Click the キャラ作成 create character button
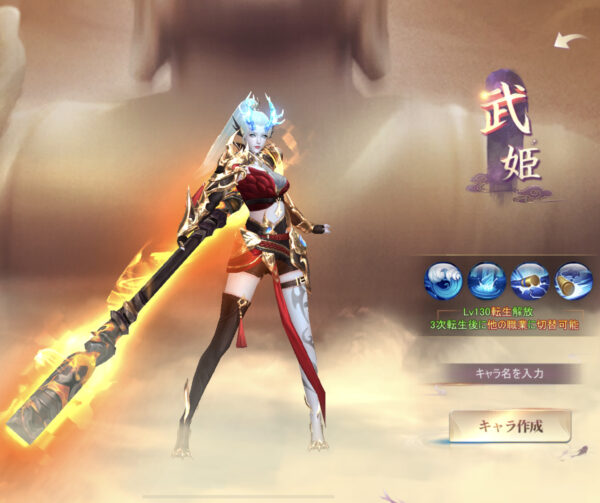This screenshot has width=600, height=503. [x=510, y=426]
